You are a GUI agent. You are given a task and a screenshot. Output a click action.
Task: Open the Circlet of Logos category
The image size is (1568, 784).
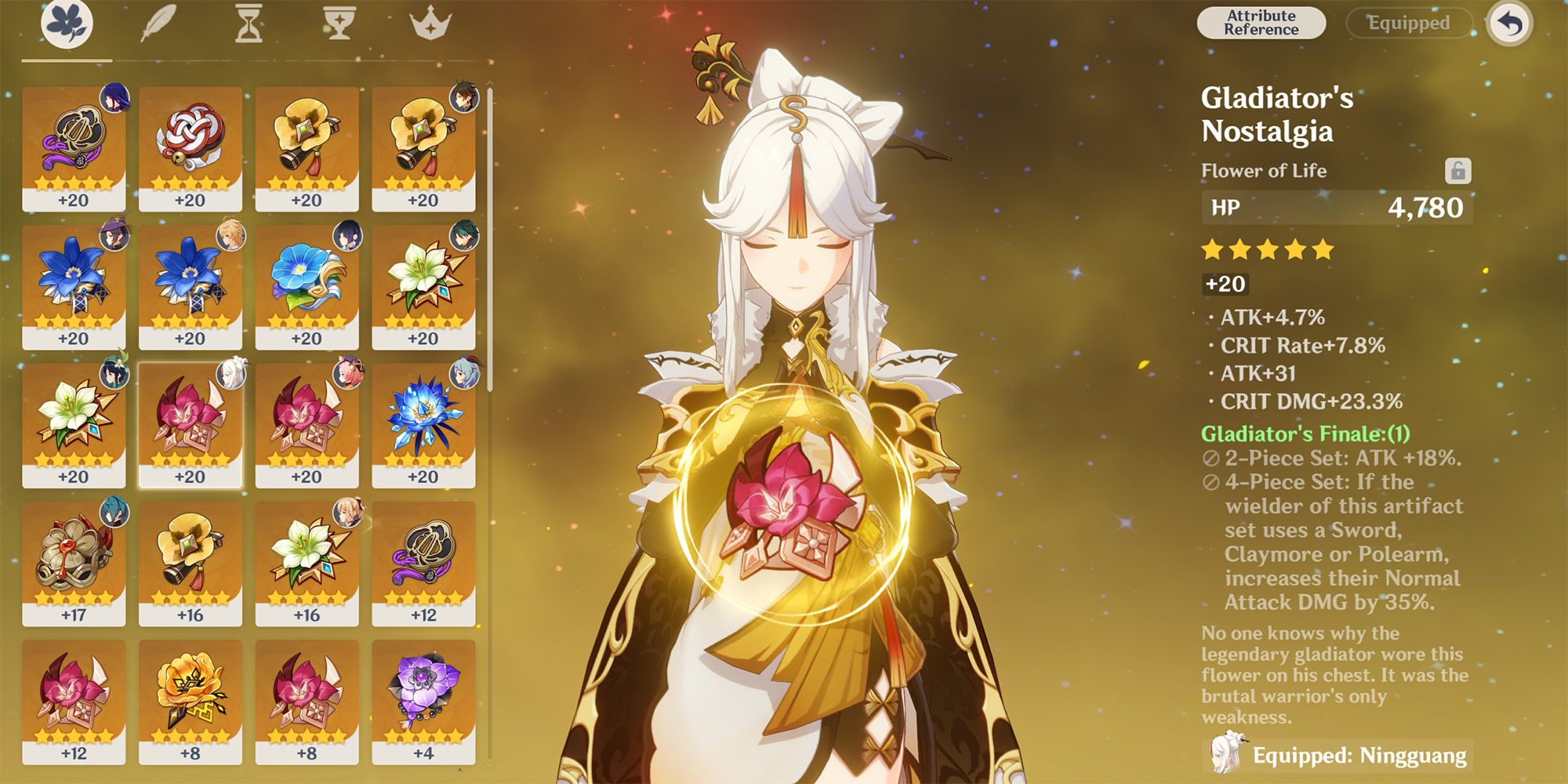click(430, 22)
